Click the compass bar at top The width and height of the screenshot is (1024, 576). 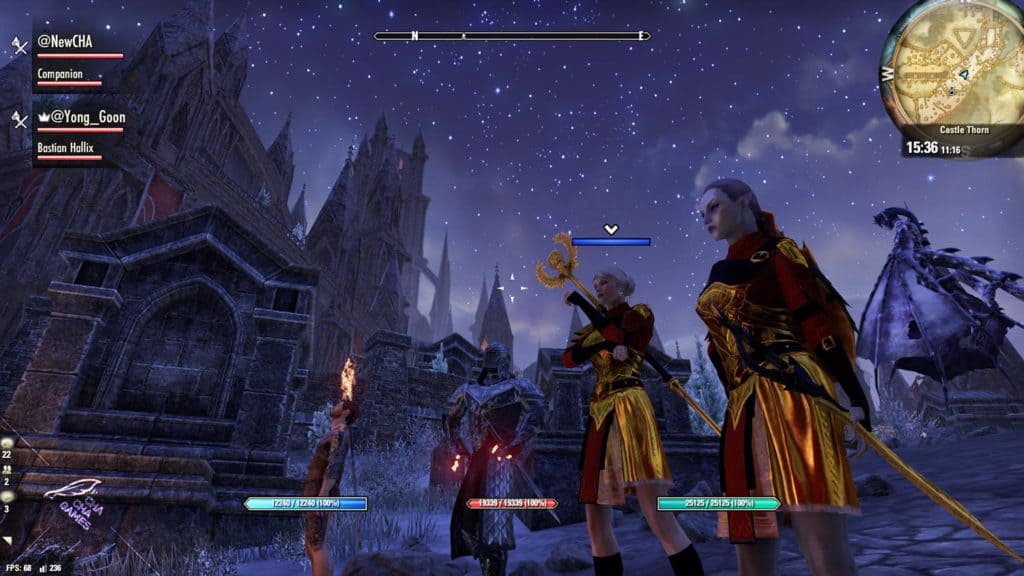click(511, 36)
